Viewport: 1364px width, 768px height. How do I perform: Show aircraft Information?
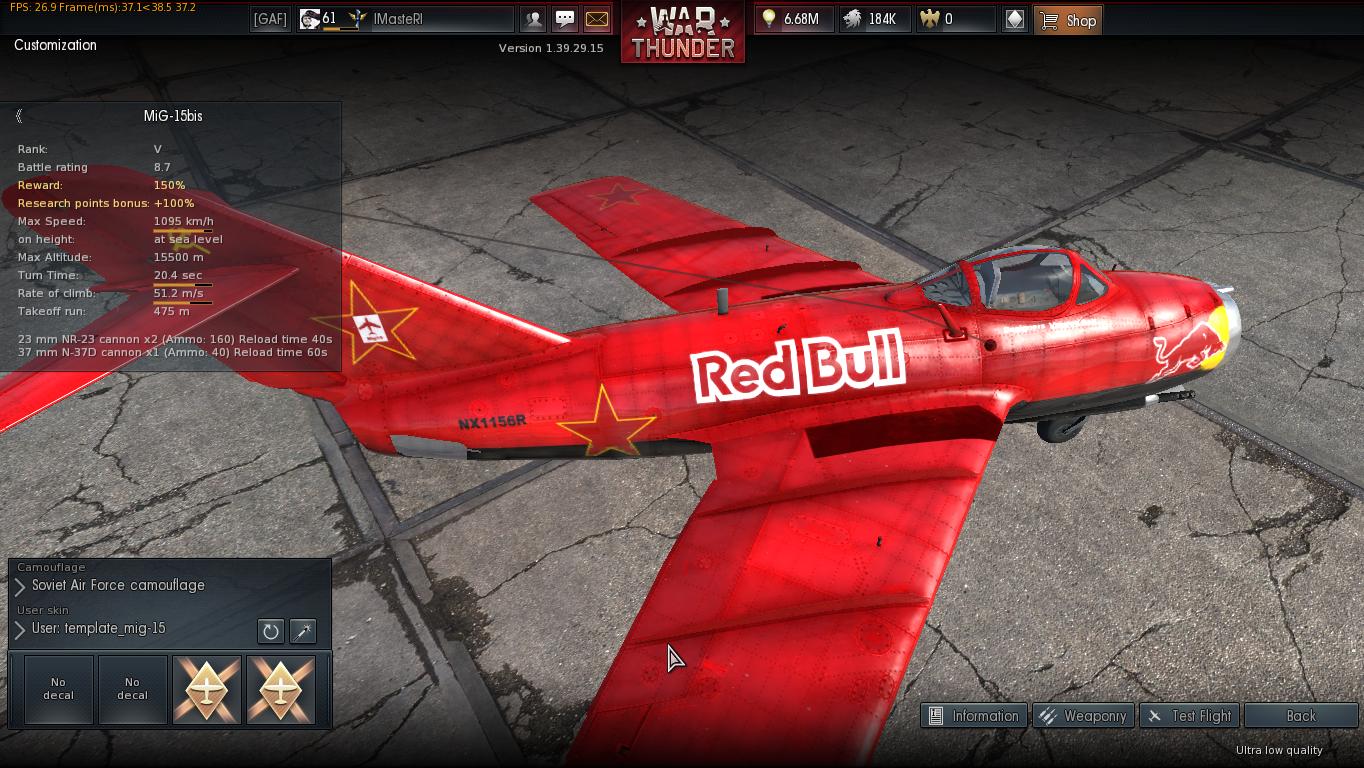pos(973,716)
